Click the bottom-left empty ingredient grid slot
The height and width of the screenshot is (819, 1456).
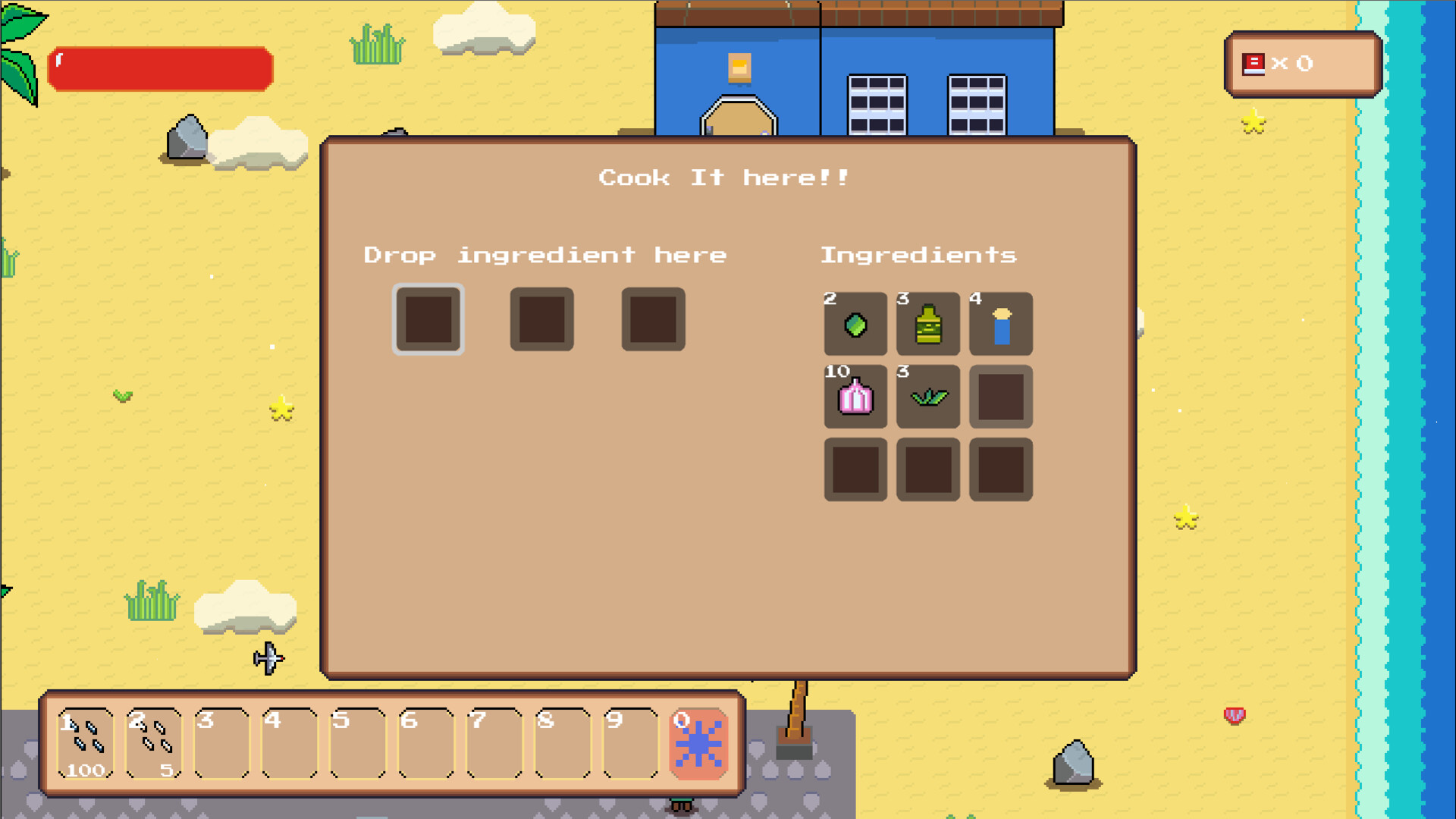[855, 470]
